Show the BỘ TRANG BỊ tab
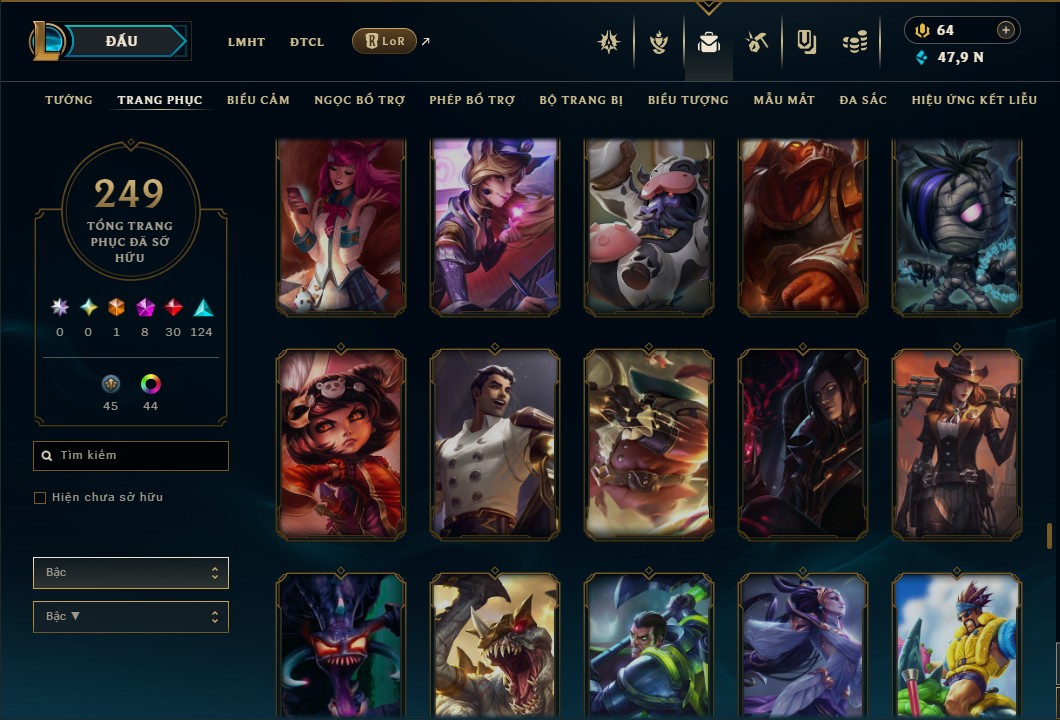 pyautogui.click(x=581, y=100)
